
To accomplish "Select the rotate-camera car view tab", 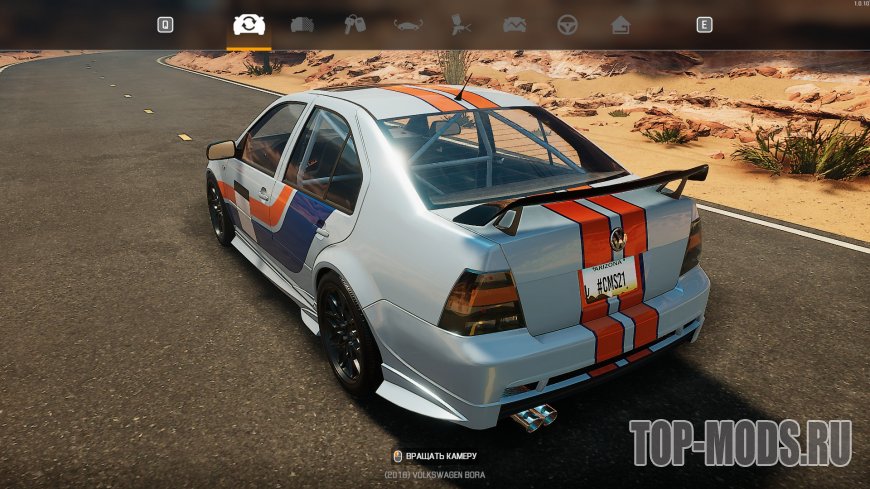I will point(248,25).
